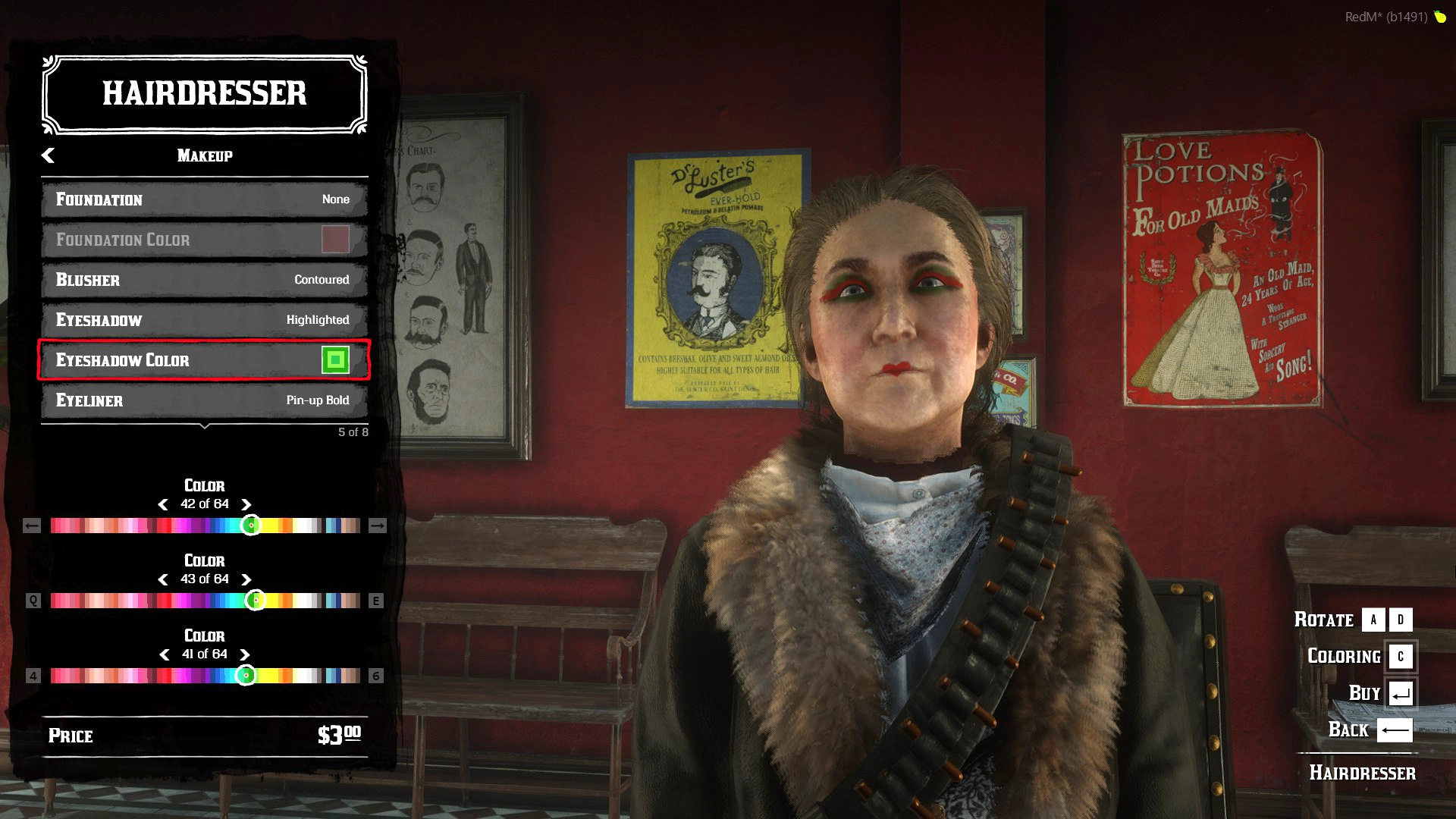Choose the Foundation Color row
Image resolution: width=1456 pixels, height=819 pixels.
(x=204, y=240)
